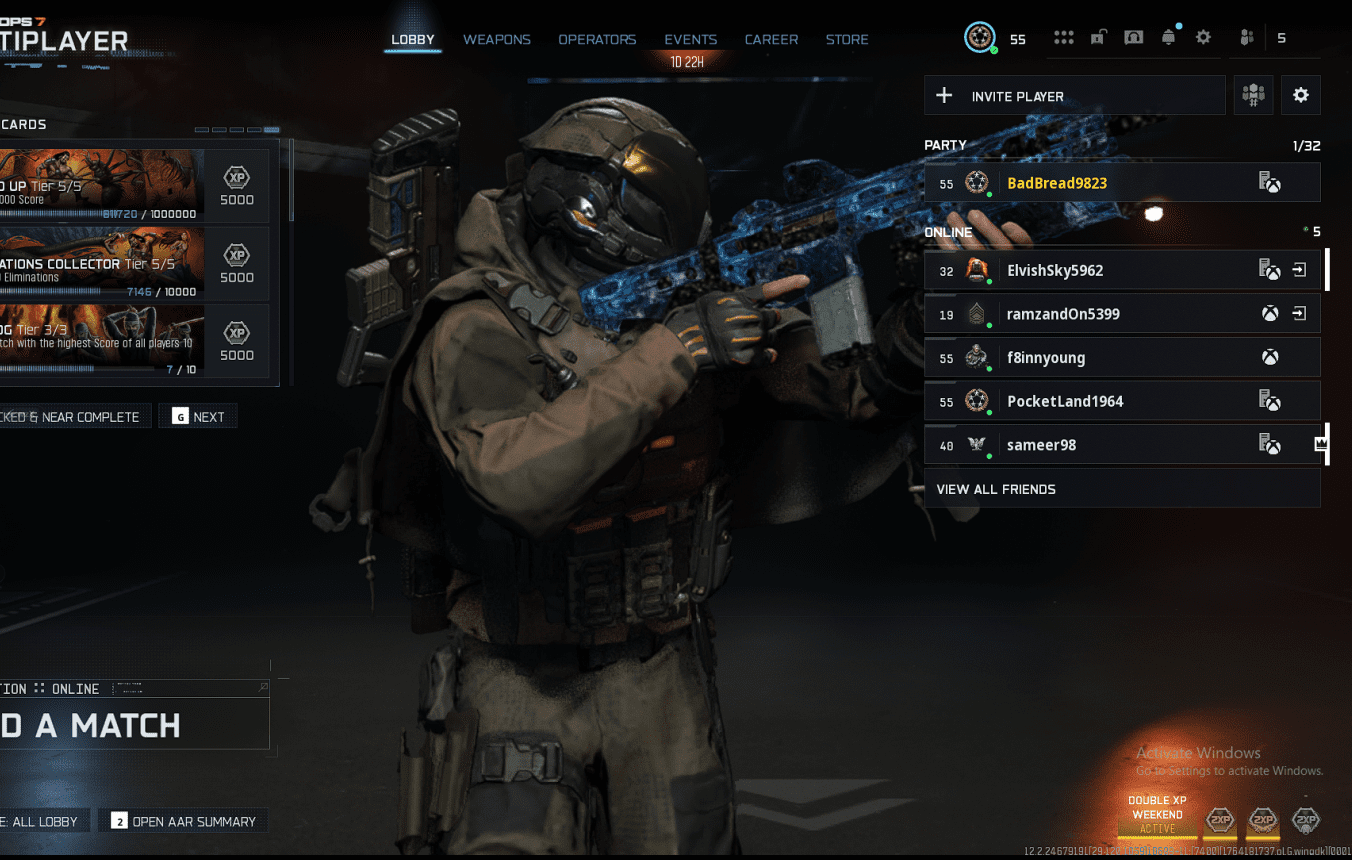Toggle the party settings gear on the right panel

(1300, 94)
